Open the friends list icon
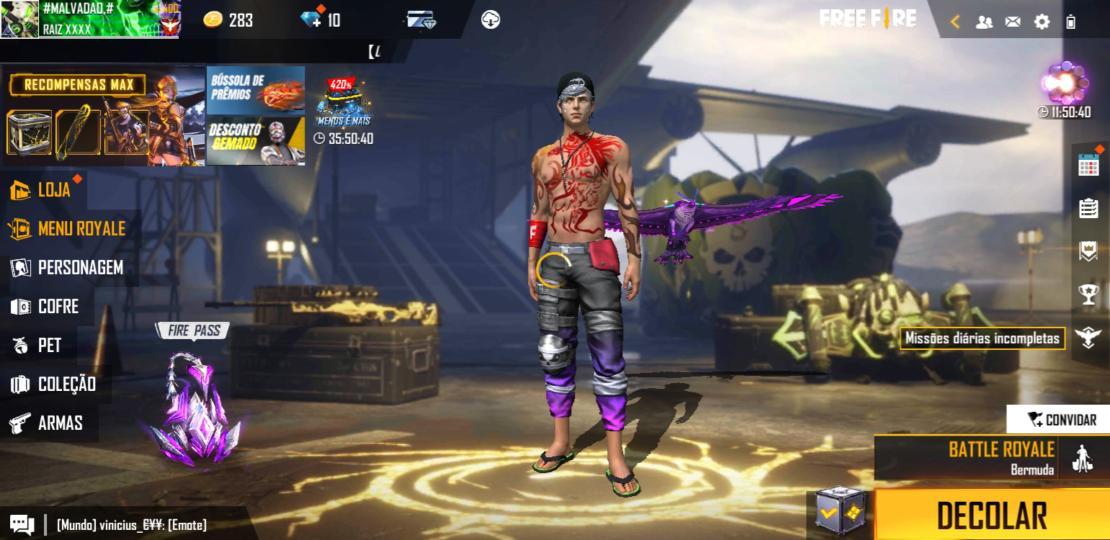This screenshot has height=540, width=1110. click(x=984, y=21)
